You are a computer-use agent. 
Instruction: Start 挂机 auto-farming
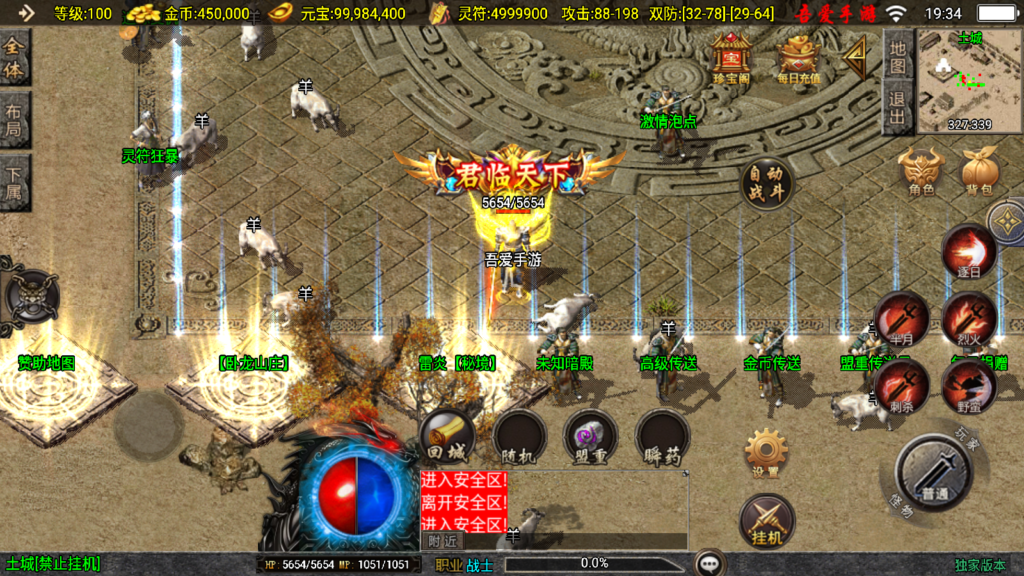point(767,521)
